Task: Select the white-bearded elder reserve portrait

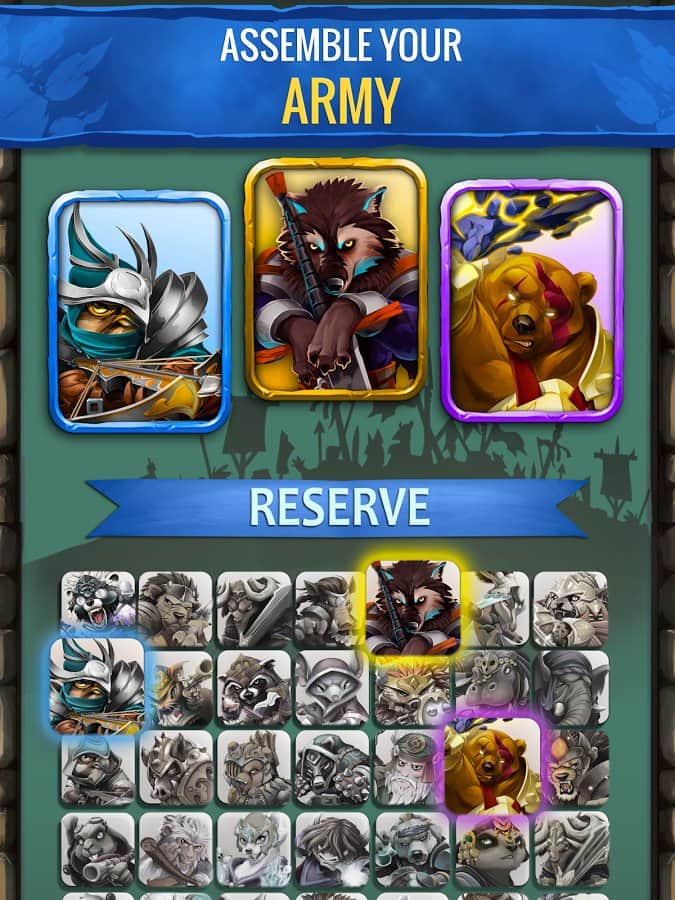Action: (x=410, y=768)
